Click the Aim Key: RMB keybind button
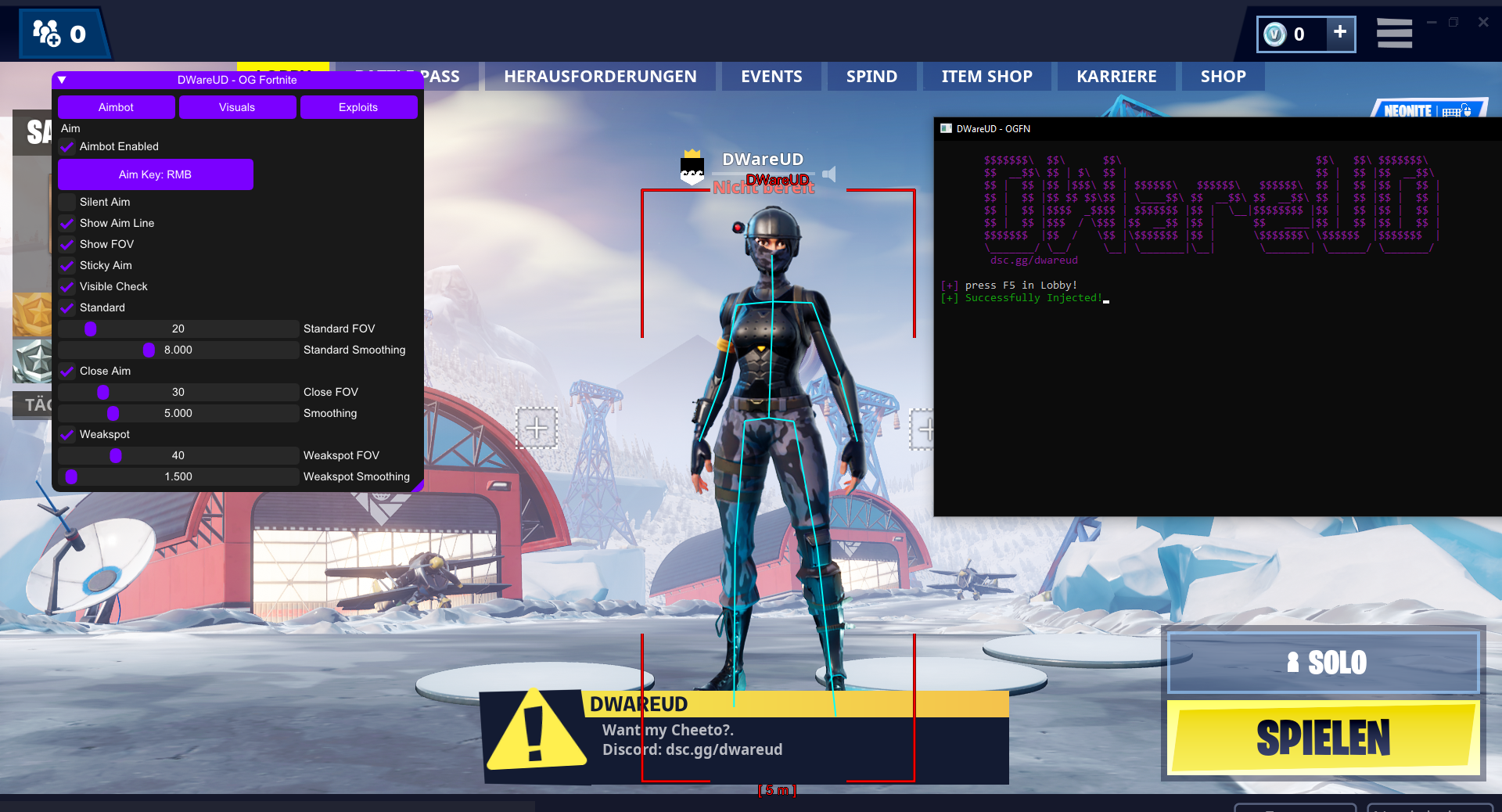1502x812 pixels. pyautogui.click(x=155, y=174)
